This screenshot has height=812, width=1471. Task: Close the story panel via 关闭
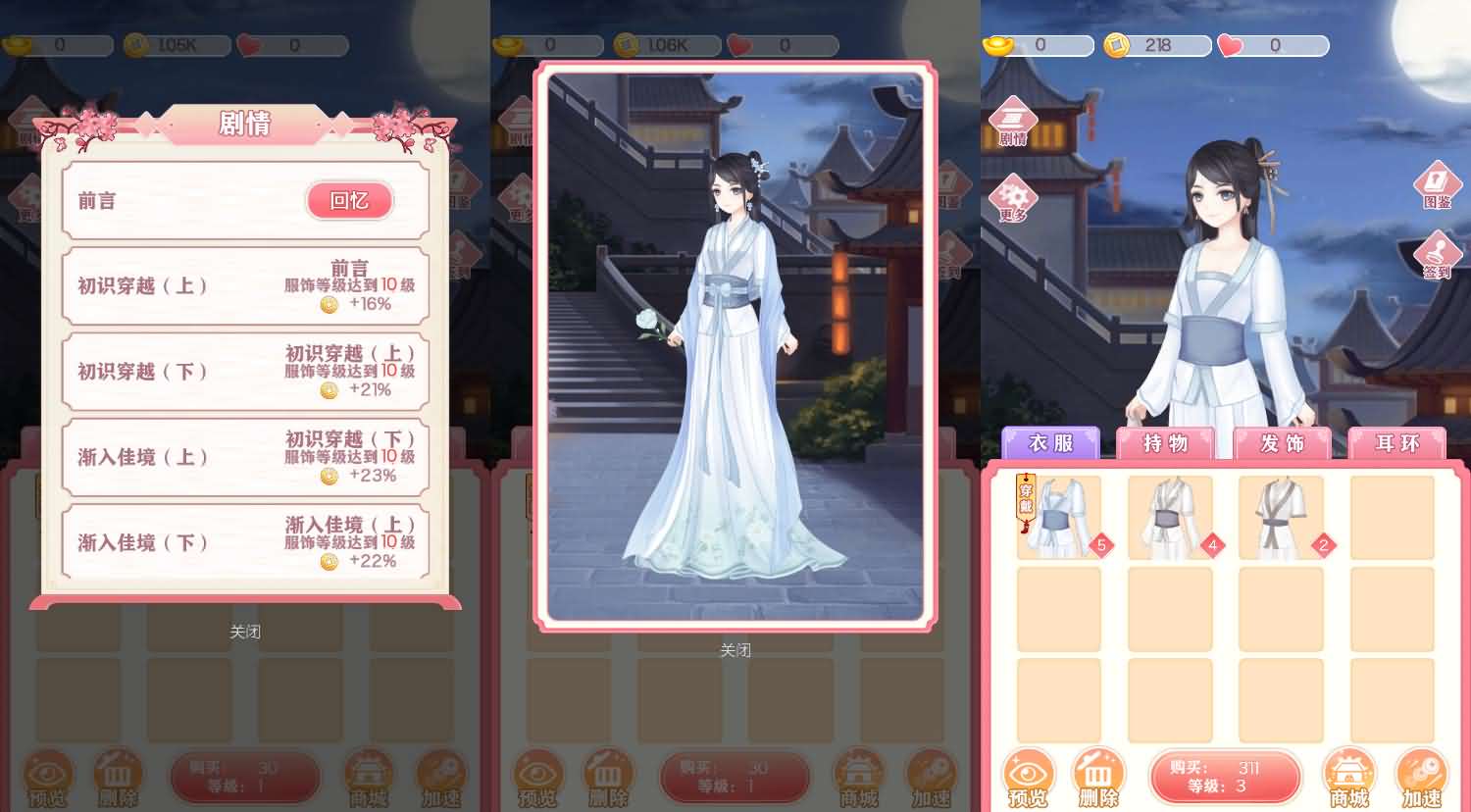pos(245,631)
